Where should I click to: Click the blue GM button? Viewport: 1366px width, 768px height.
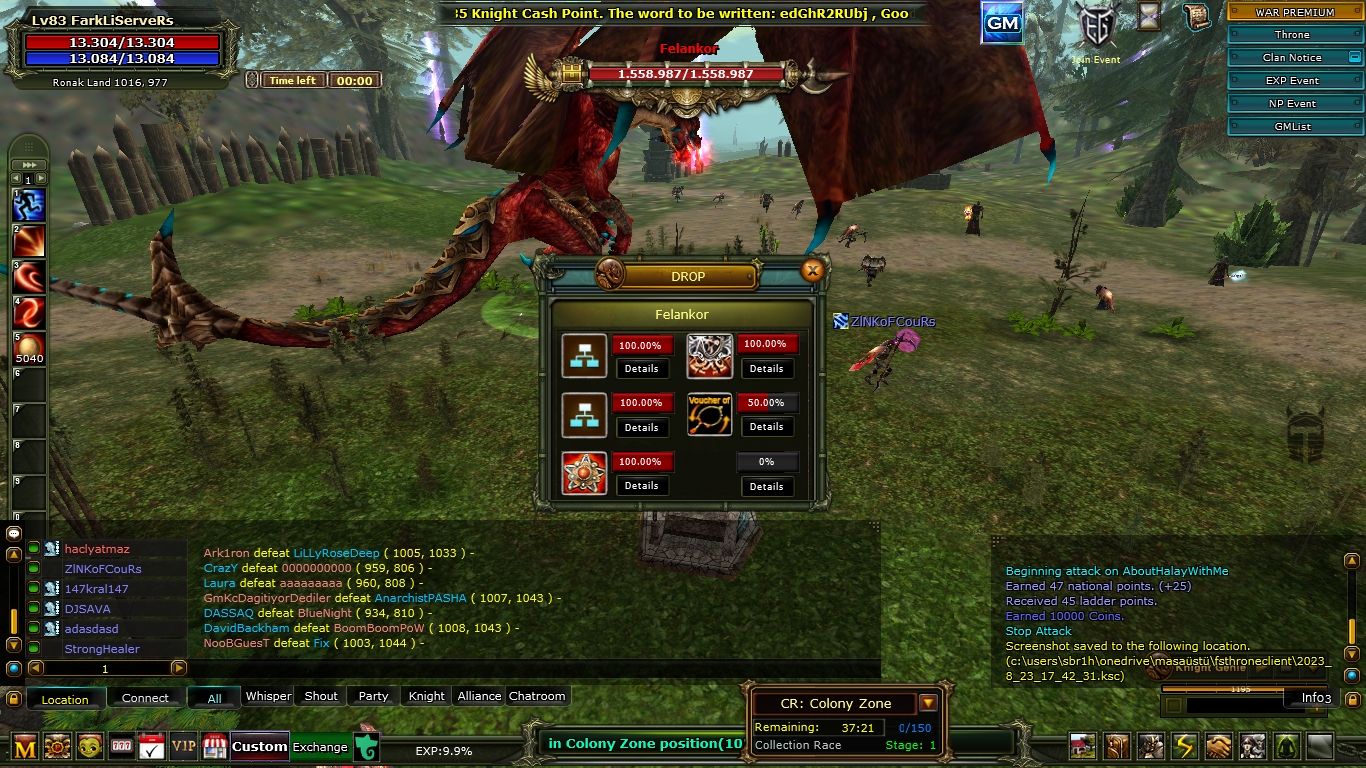(x=1002, y=23)
